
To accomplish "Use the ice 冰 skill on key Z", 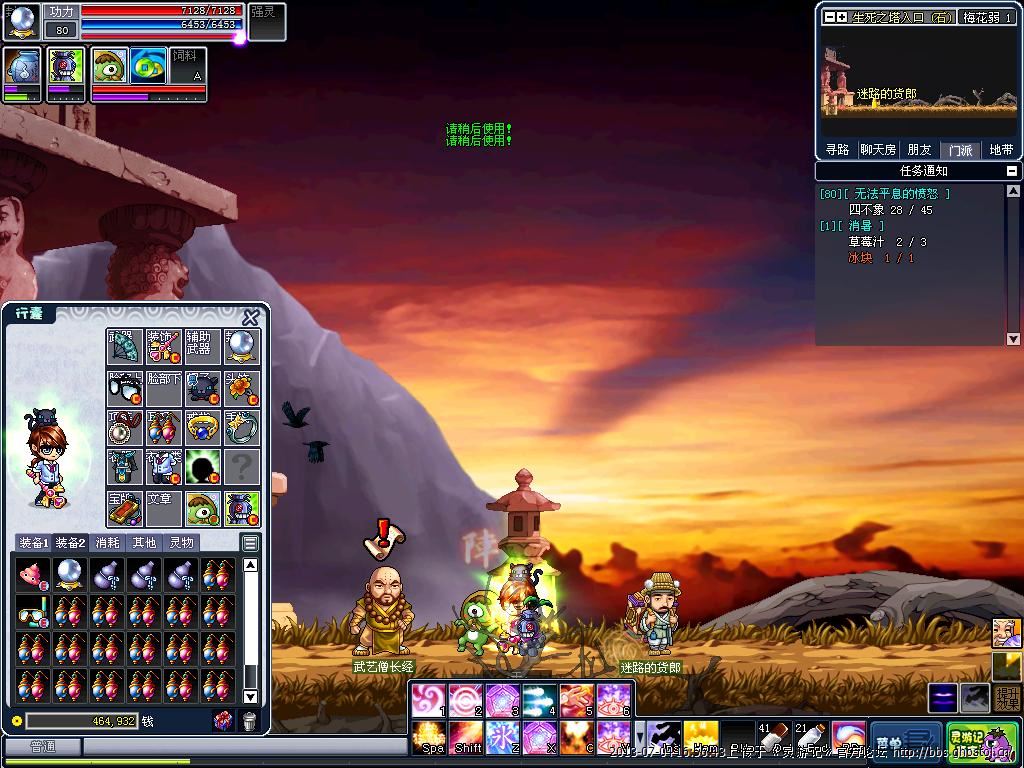I will (x=502, y=738).
